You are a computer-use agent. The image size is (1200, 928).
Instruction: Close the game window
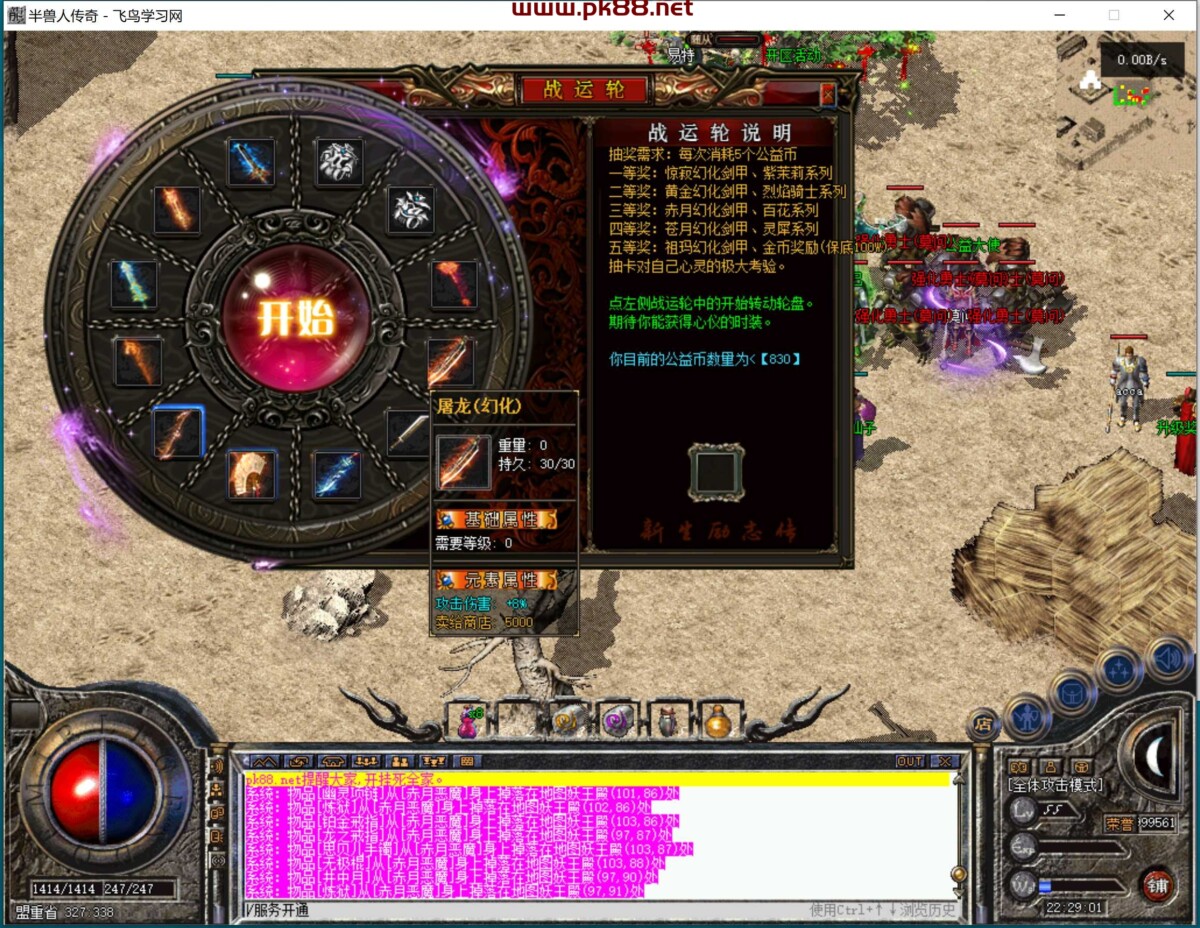[x=1169, y=15]
